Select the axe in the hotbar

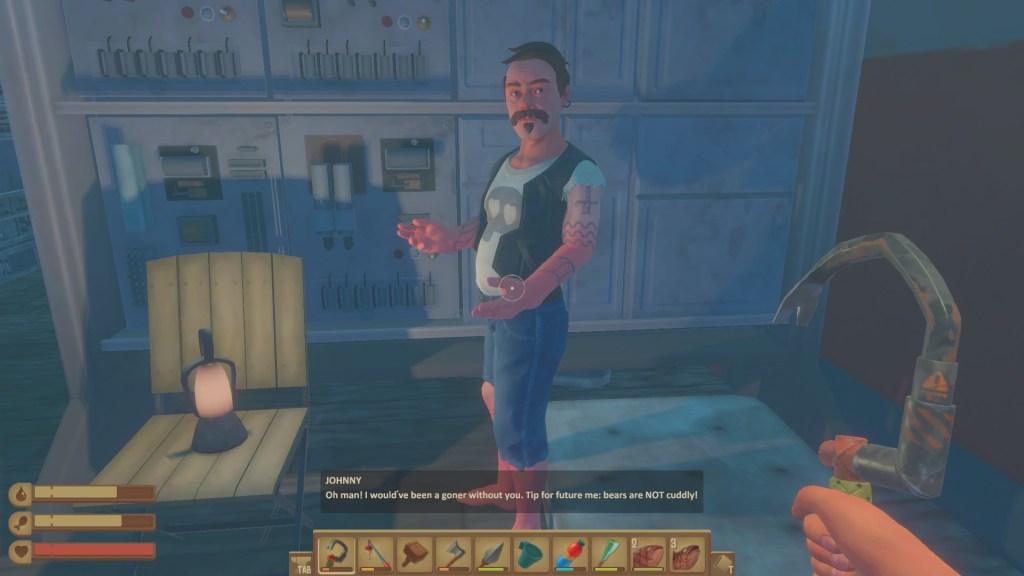[x=452, y=553]
